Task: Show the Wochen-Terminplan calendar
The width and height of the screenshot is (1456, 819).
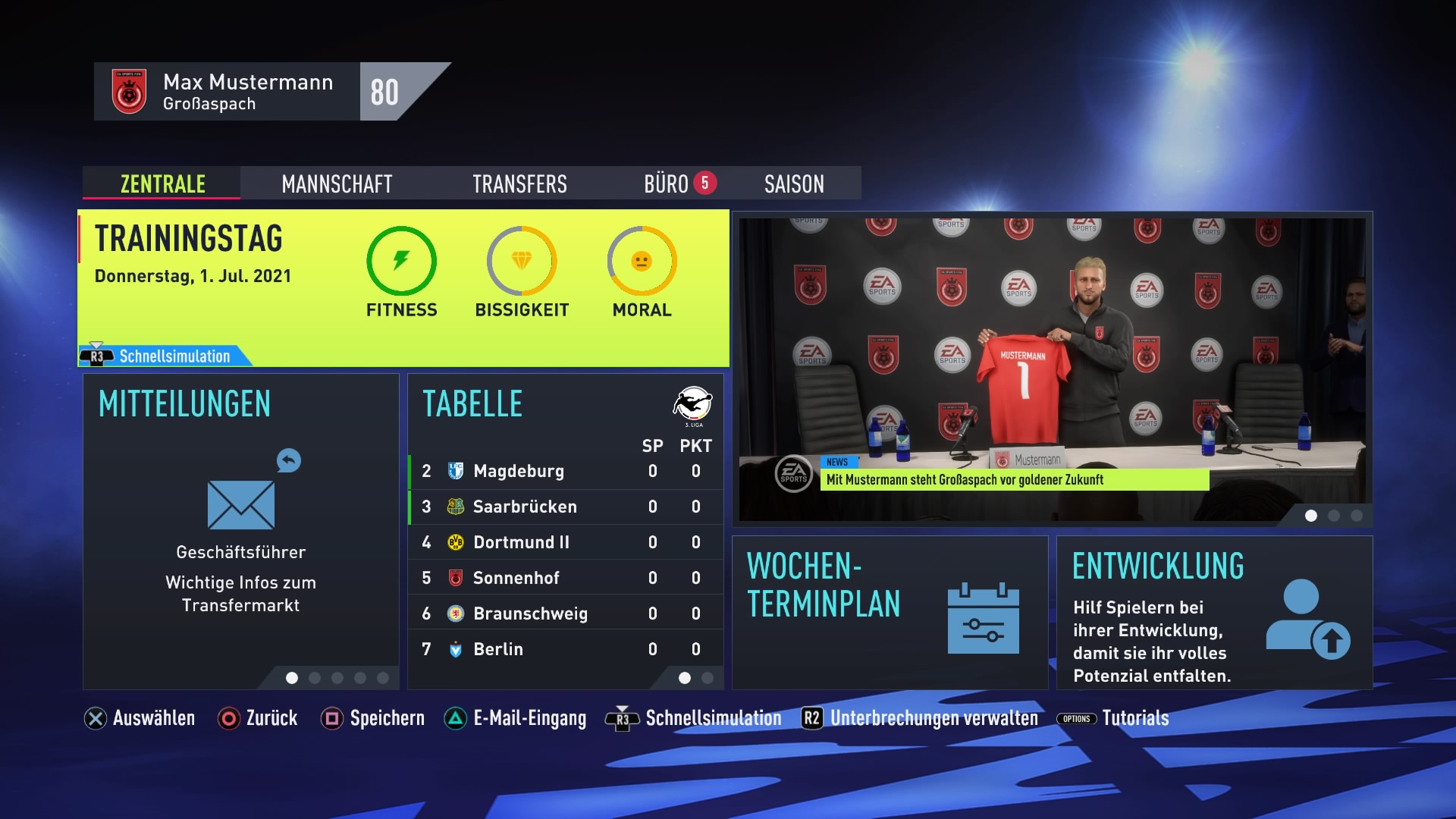Action: point(889,612)
